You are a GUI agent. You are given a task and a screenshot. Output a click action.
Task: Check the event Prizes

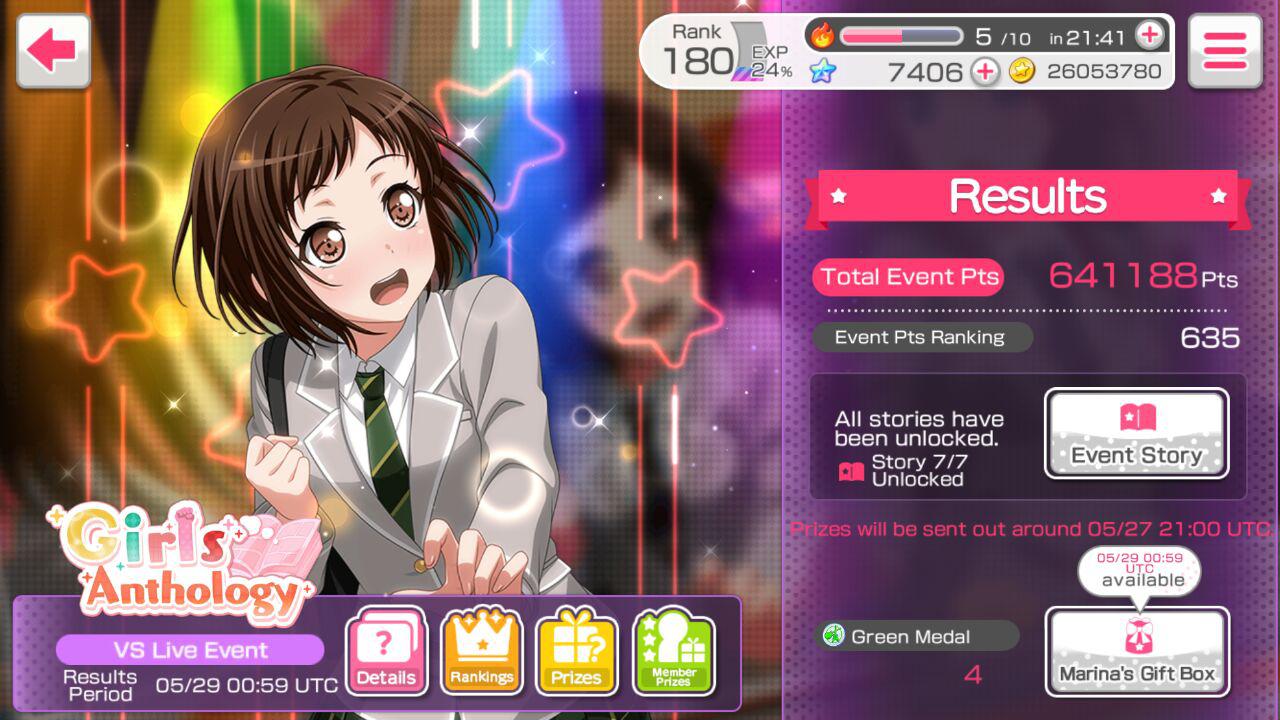point(577,653)
